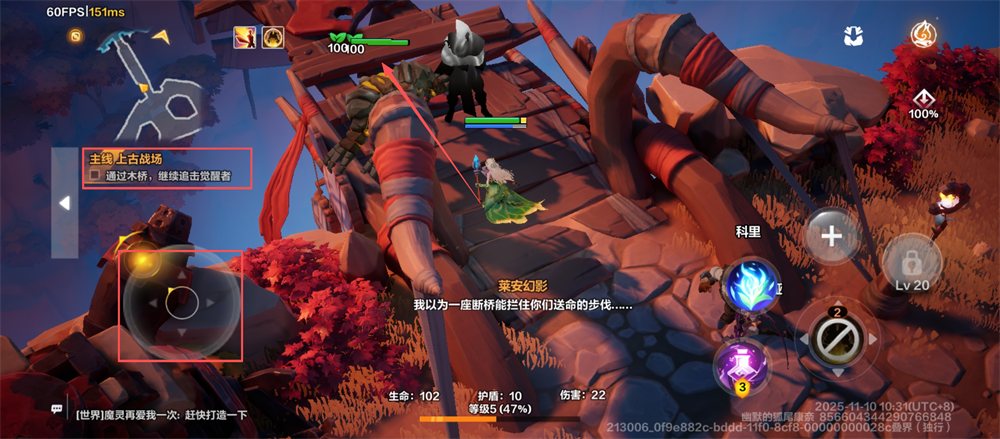
Task: Tap the virtual movement joystick
Action: 182,304
